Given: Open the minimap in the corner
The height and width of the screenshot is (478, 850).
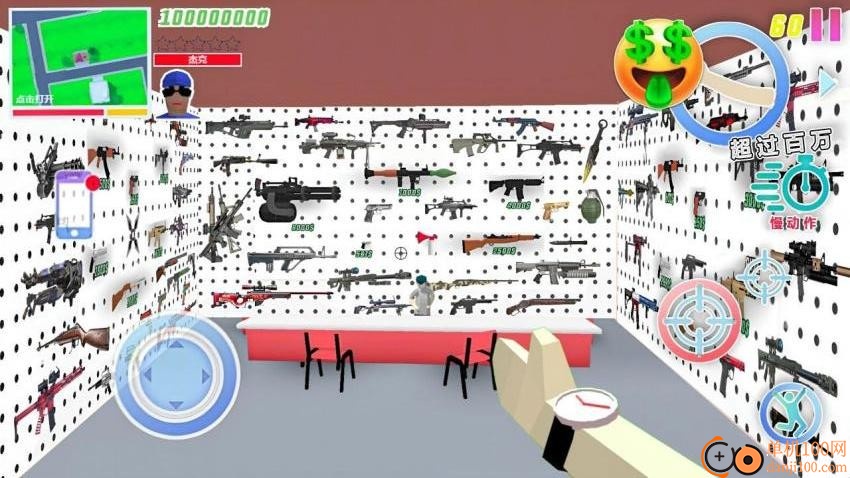Looking at the screenshot, I should click(x=80, y=61).
